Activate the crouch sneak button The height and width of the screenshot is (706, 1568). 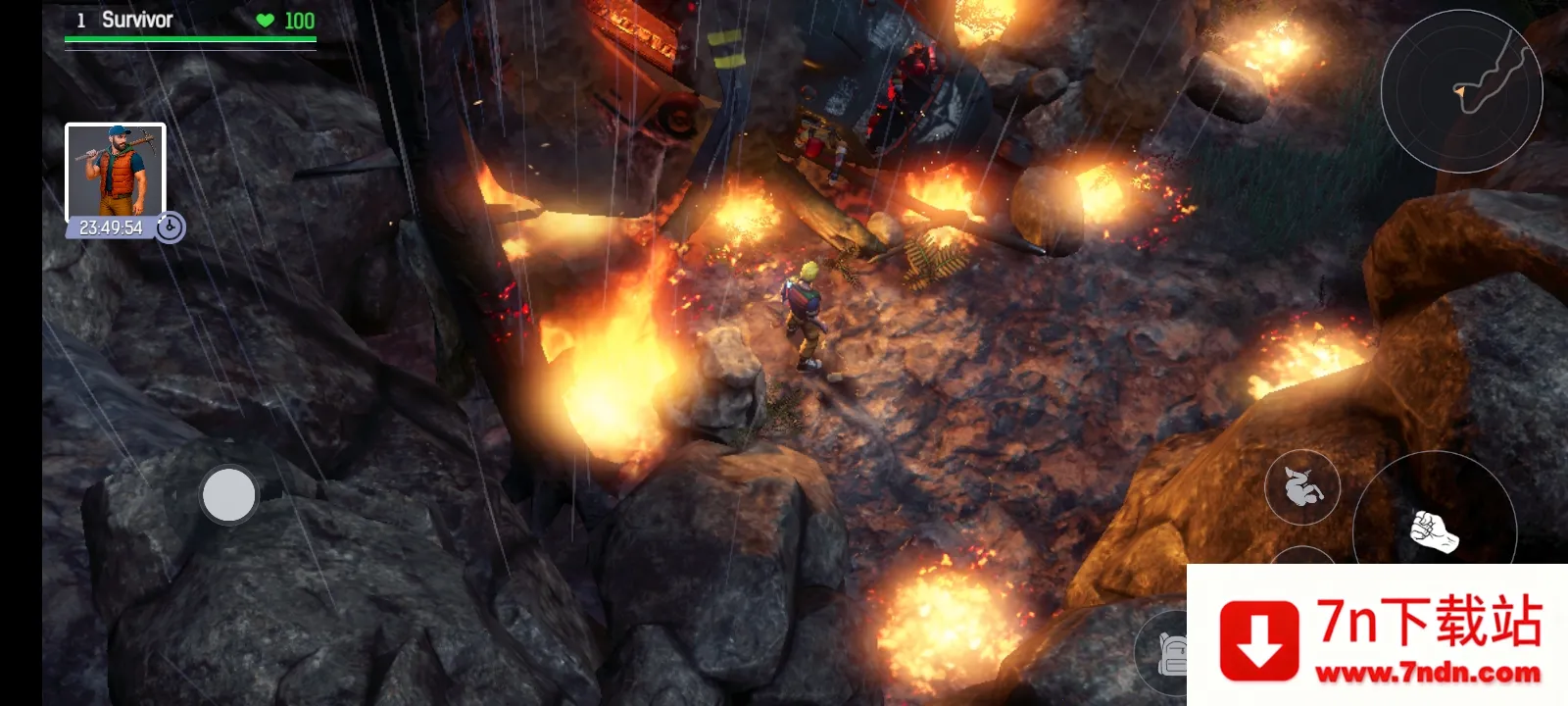pyautogui.click(x=1301, y=486)
